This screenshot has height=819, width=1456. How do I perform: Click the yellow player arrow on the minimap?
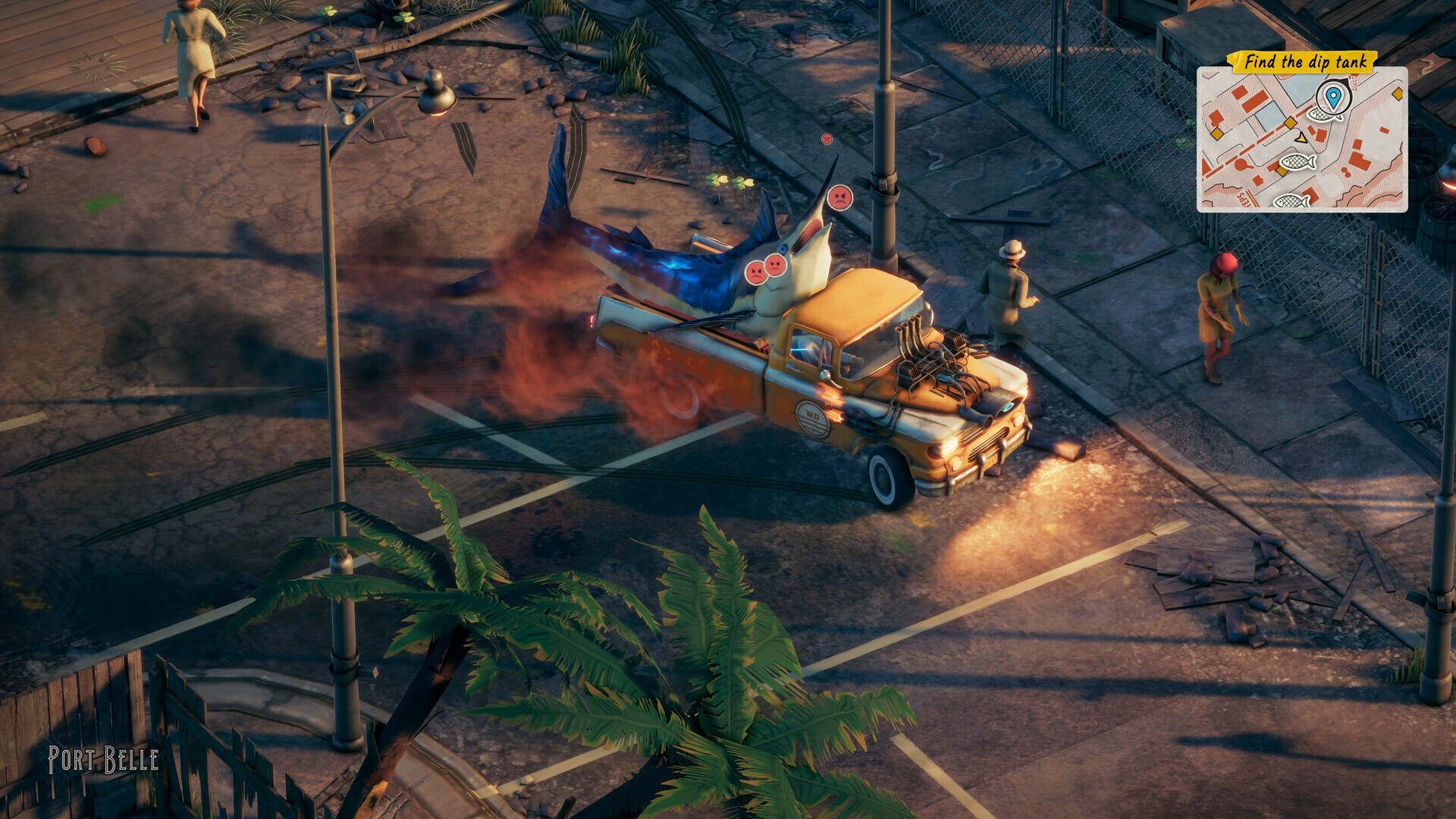(x=1301, y=138)
